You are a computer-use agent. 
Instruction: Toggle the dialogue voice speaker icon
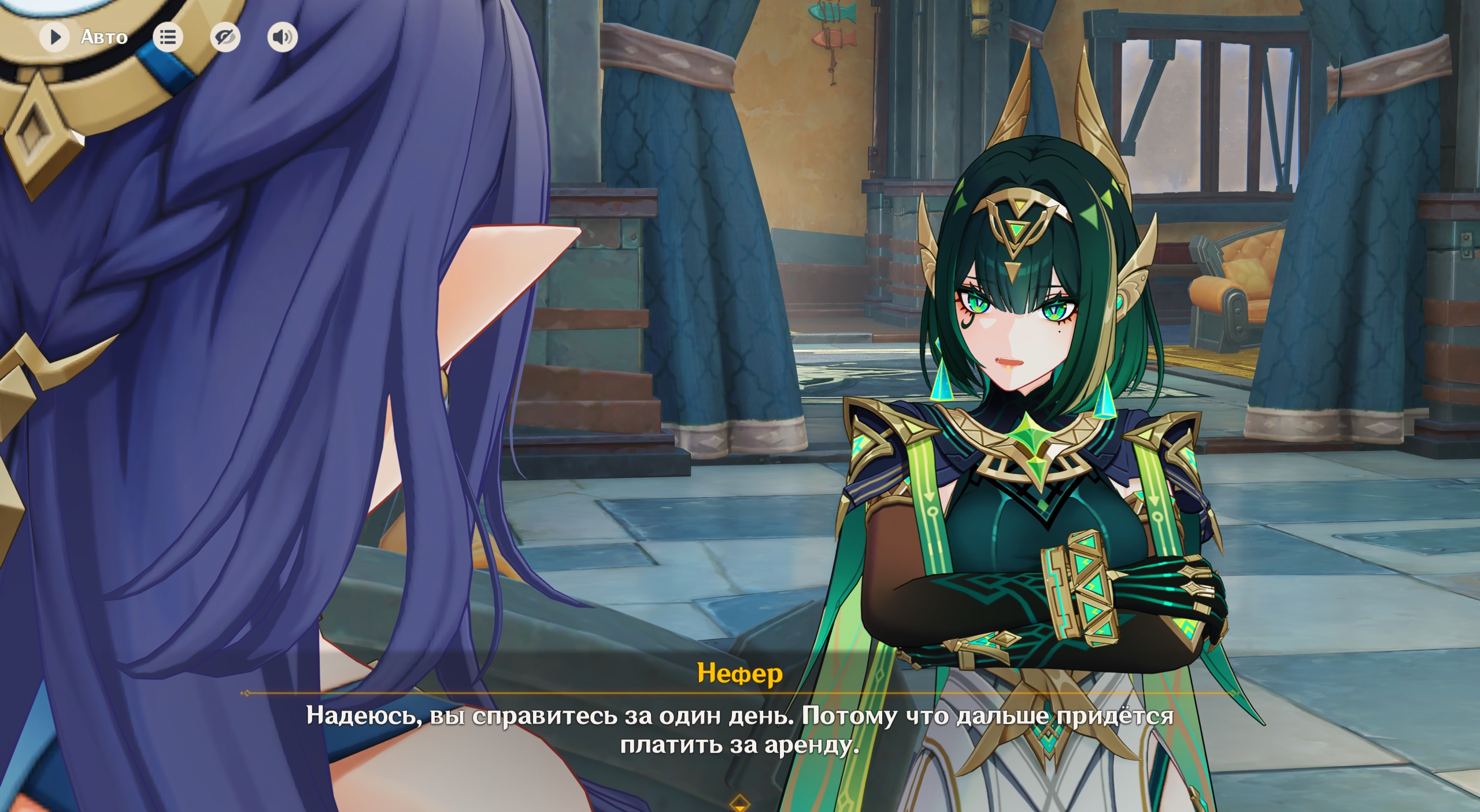pyautogui.click(x=282, y=38)
